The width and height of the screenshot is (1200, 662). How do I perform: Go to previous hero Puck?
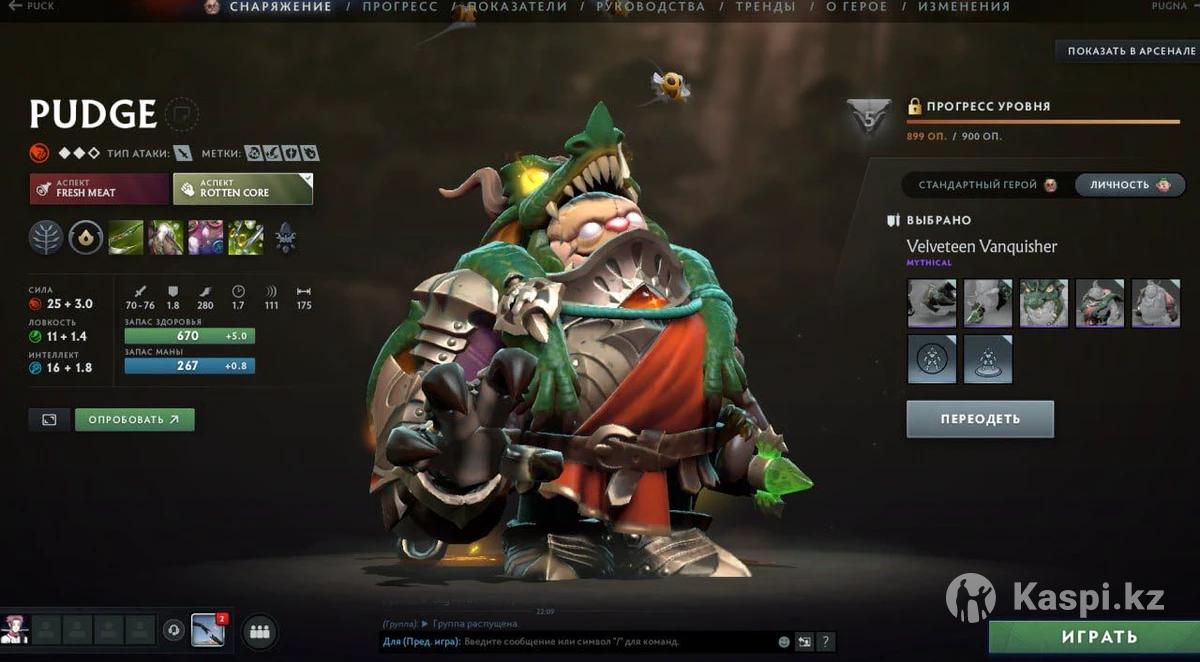click(30, 6)
